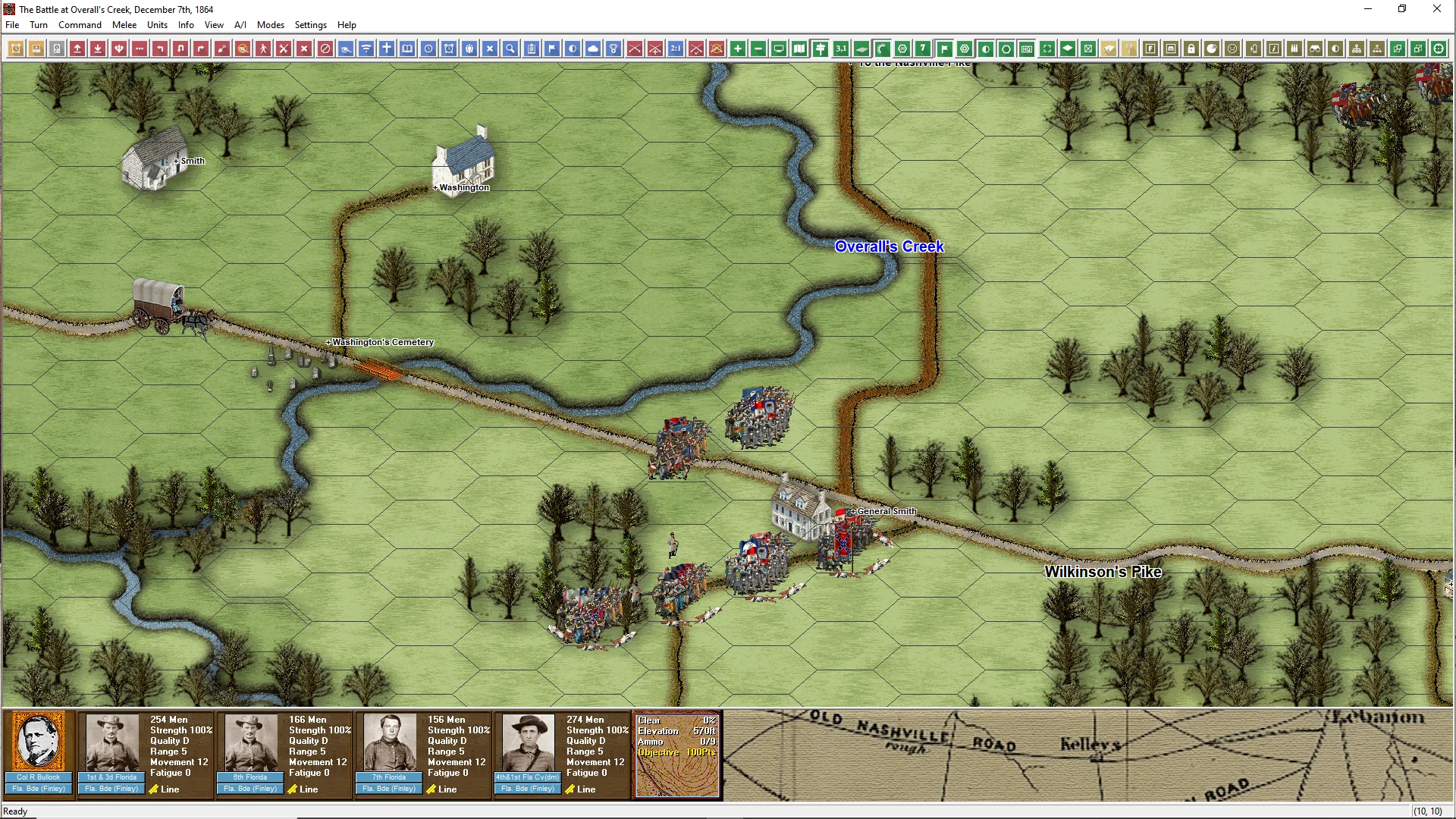Open the Melee menu
The image size is (1456, 819).
124,25
